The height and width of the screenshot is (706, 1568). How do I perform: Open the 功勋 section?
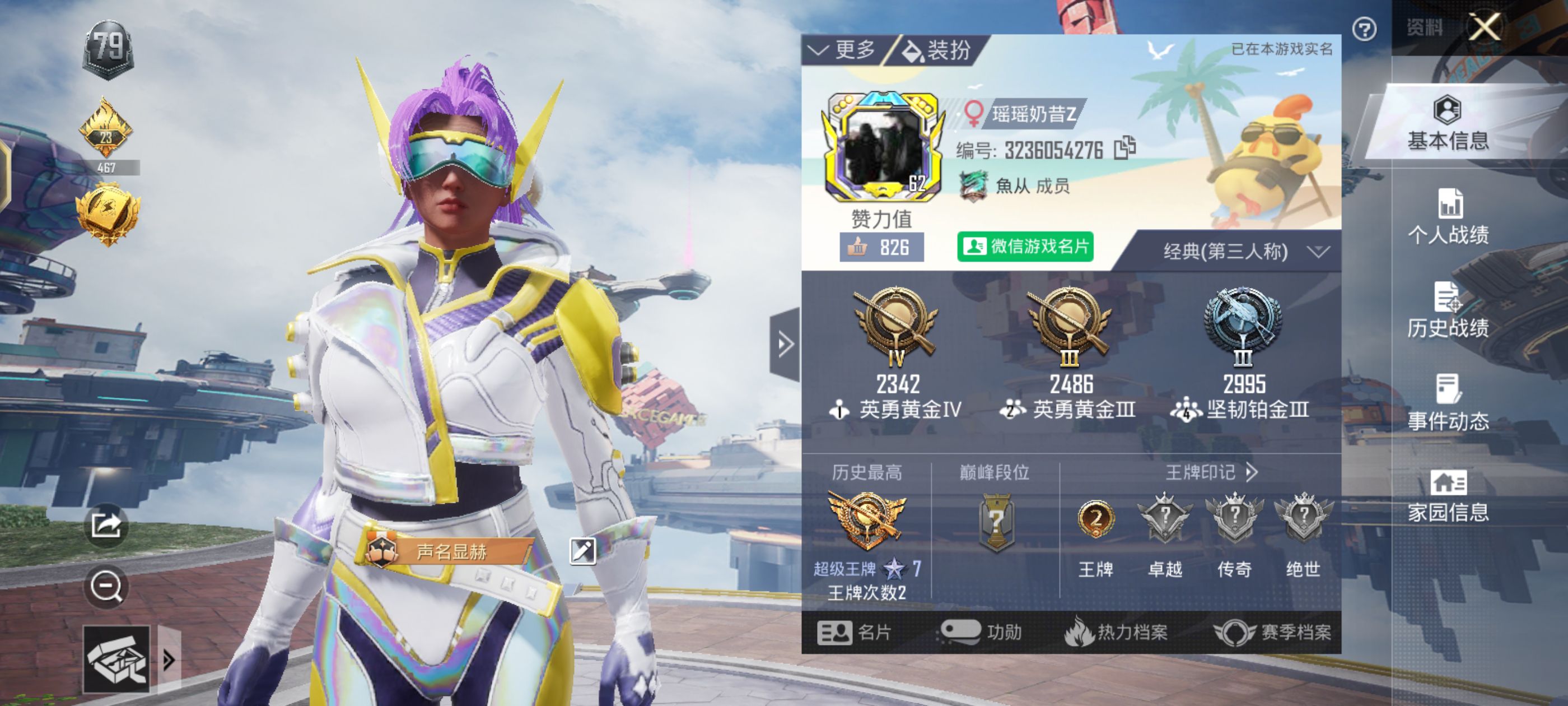981,632
